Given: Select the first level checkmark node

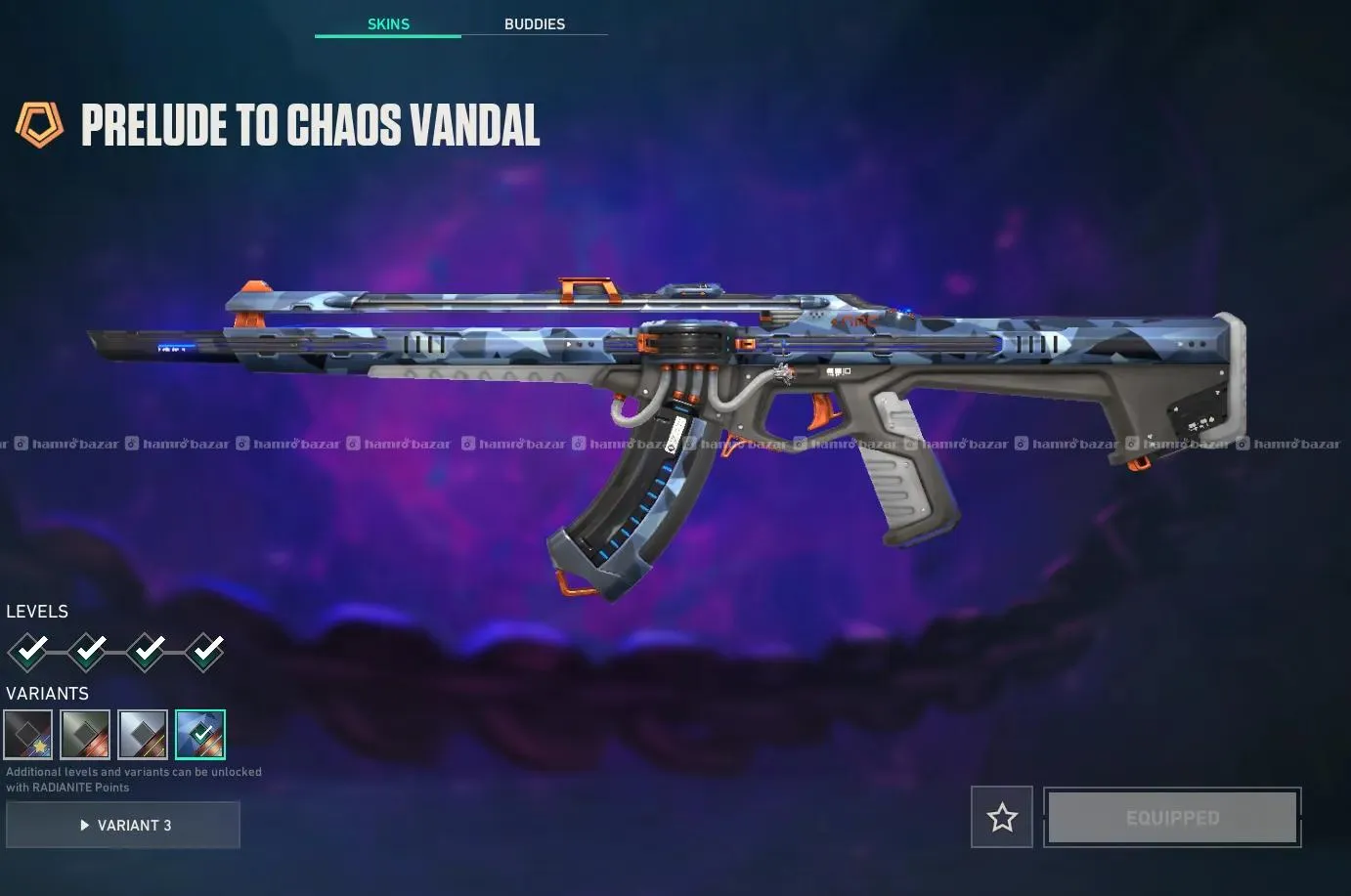Looking at the screenshot, I should pos(28,651).
